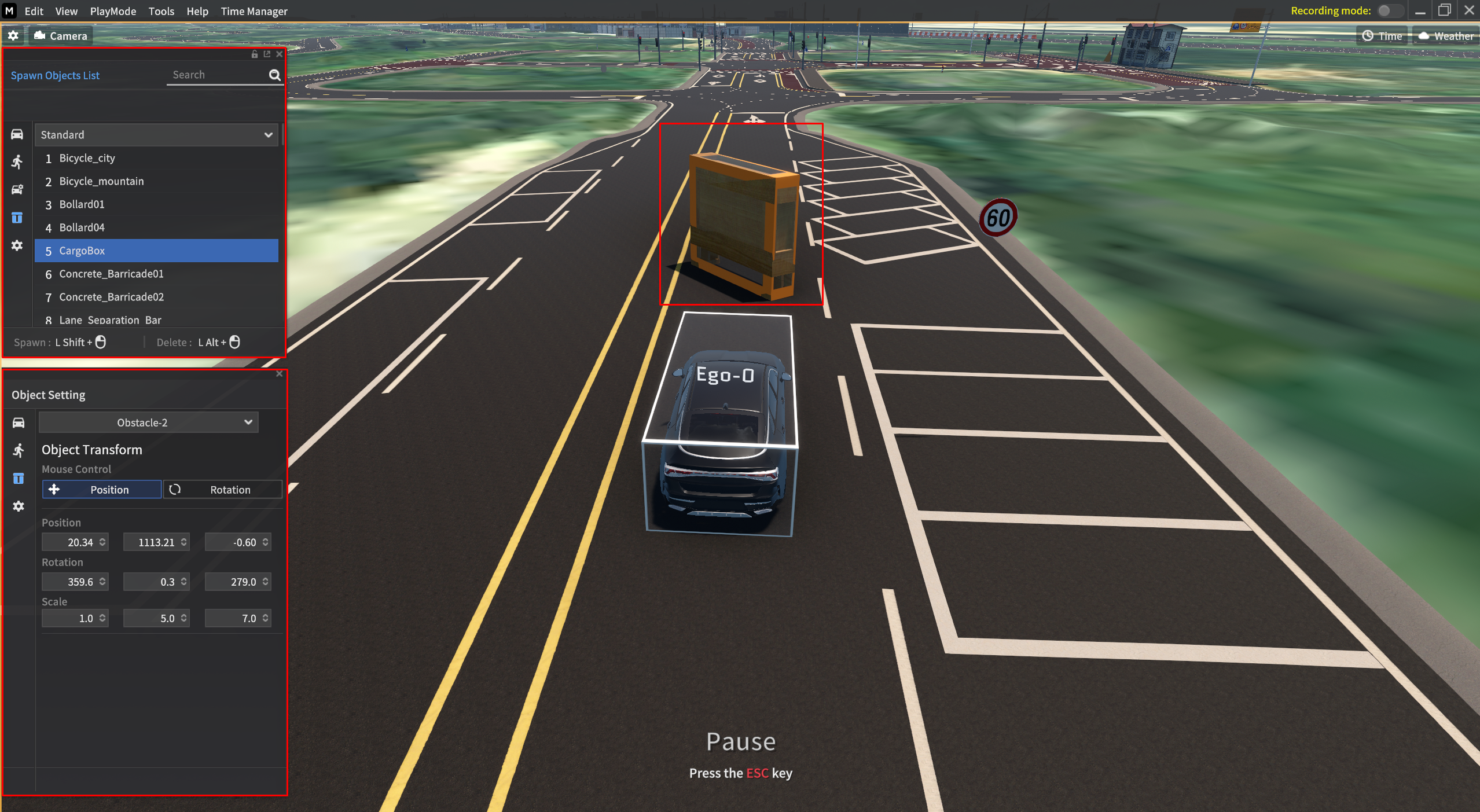The width and height of the screenshot is (1480, 812).
Task: Close the Spawn Objects List panel
Action: click(280, 54)
